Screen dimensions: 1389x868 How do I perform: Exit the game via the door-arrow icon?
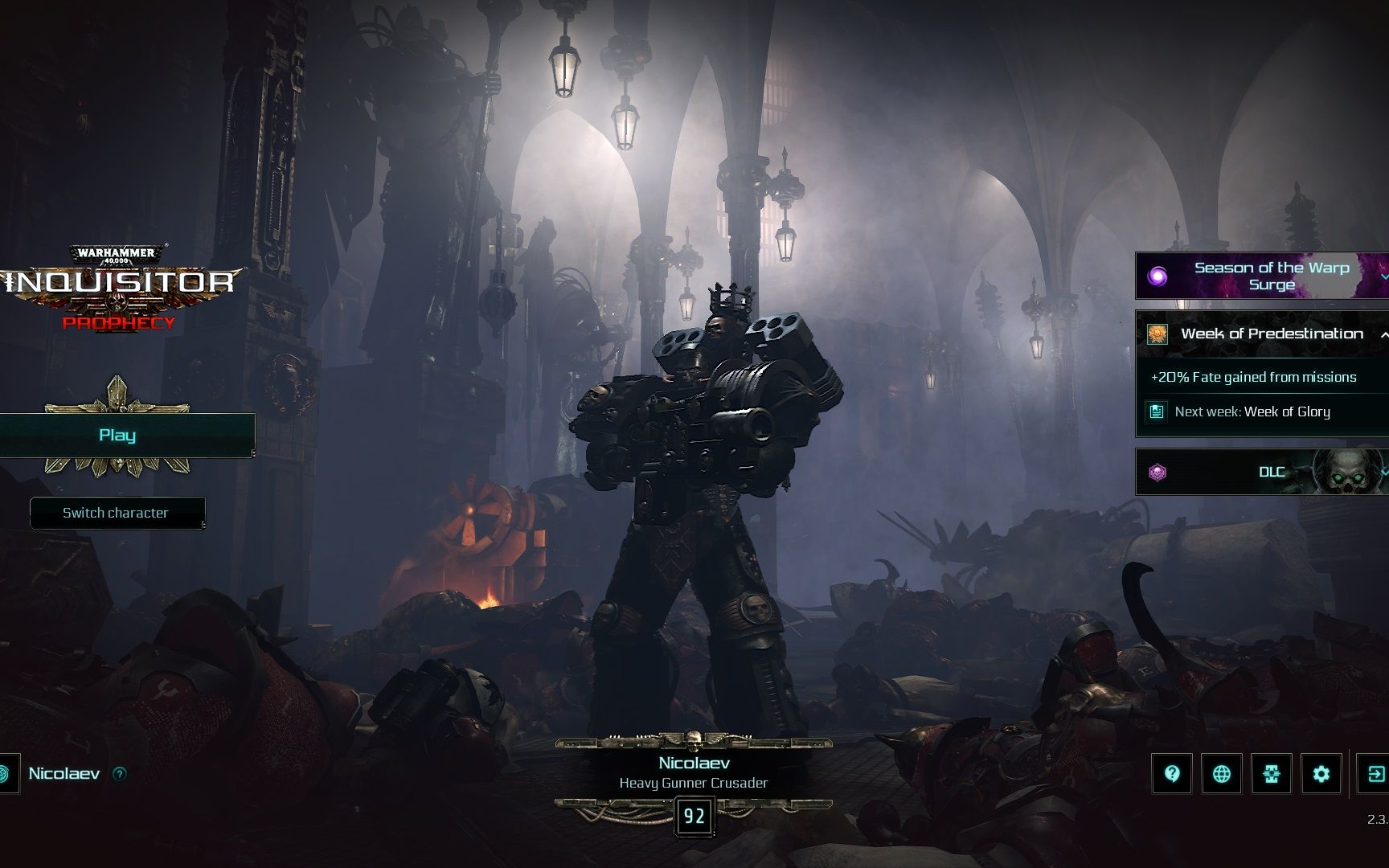coord(1375,774)
